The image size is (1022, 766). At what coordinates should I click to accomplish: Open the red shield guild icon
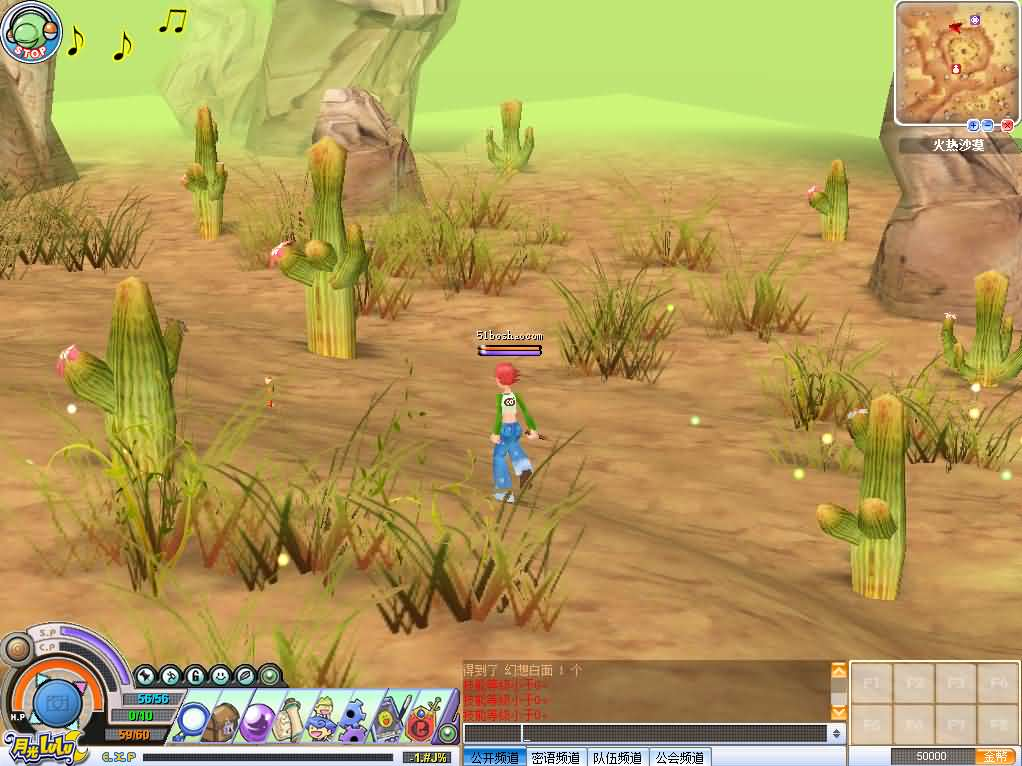coord(421,720)
